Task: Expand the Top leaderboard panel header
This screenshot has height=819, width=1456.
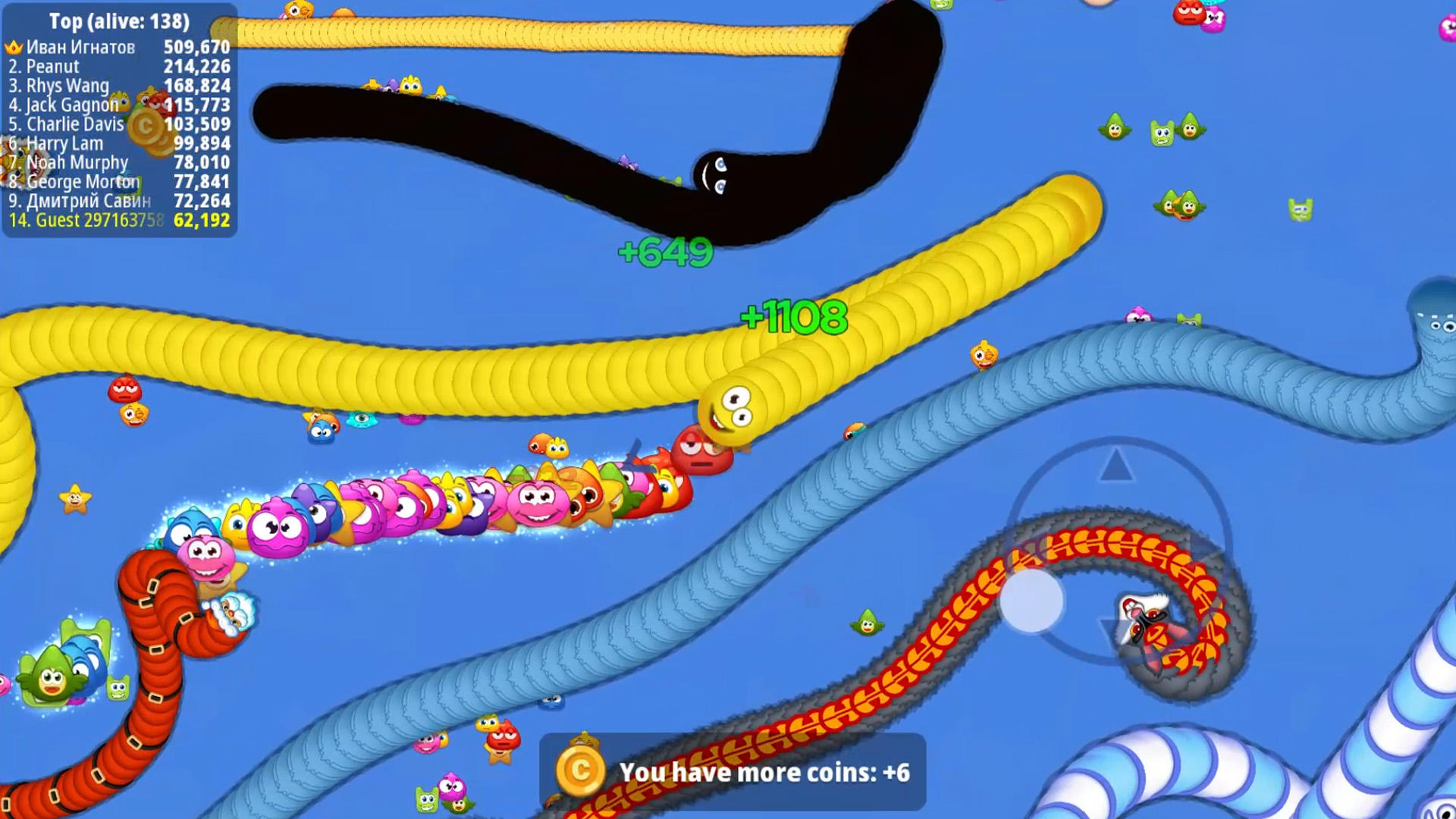Action: coord(118,22)
